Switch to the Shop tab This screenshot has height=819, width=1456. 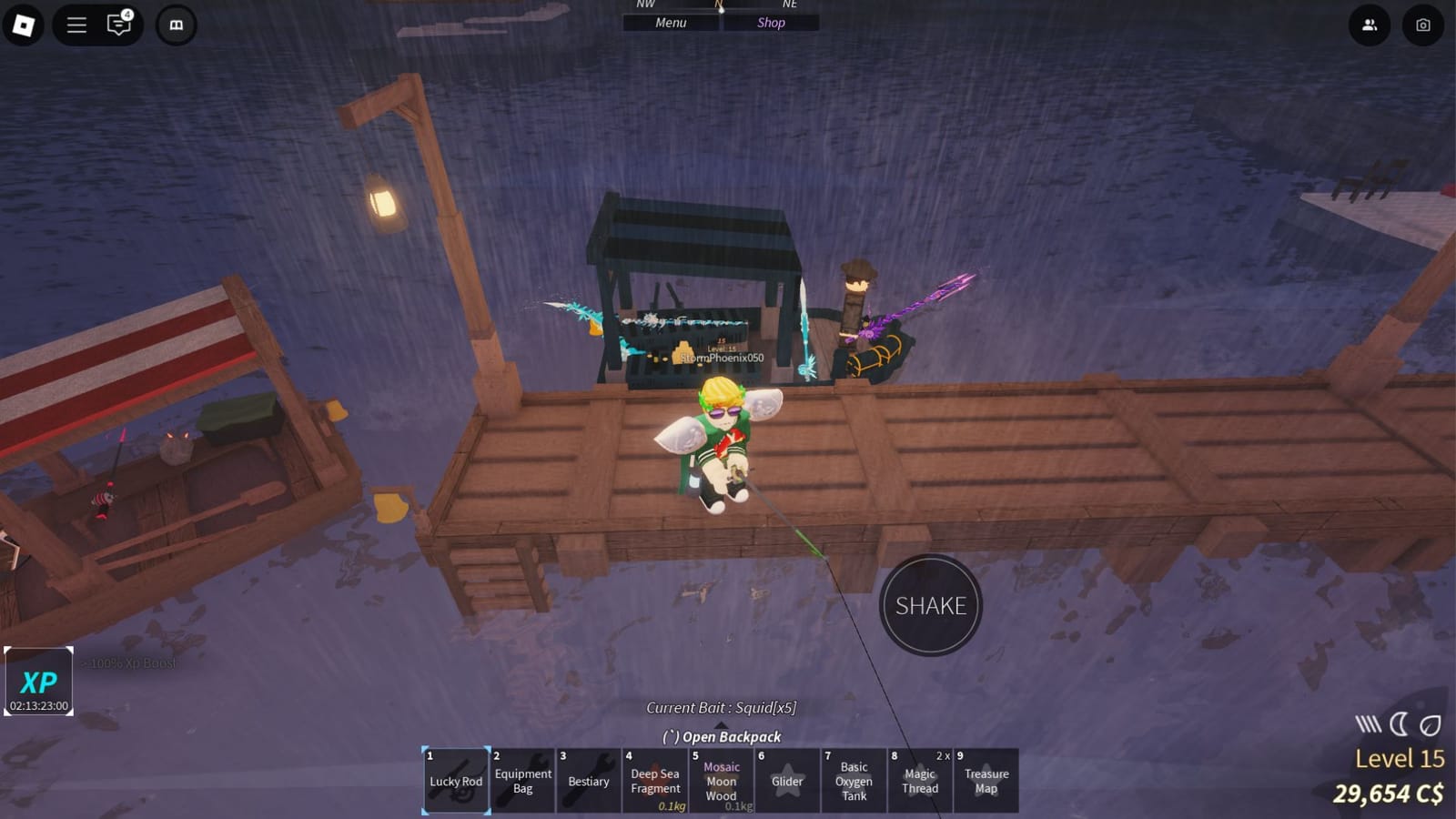(770, 22)
